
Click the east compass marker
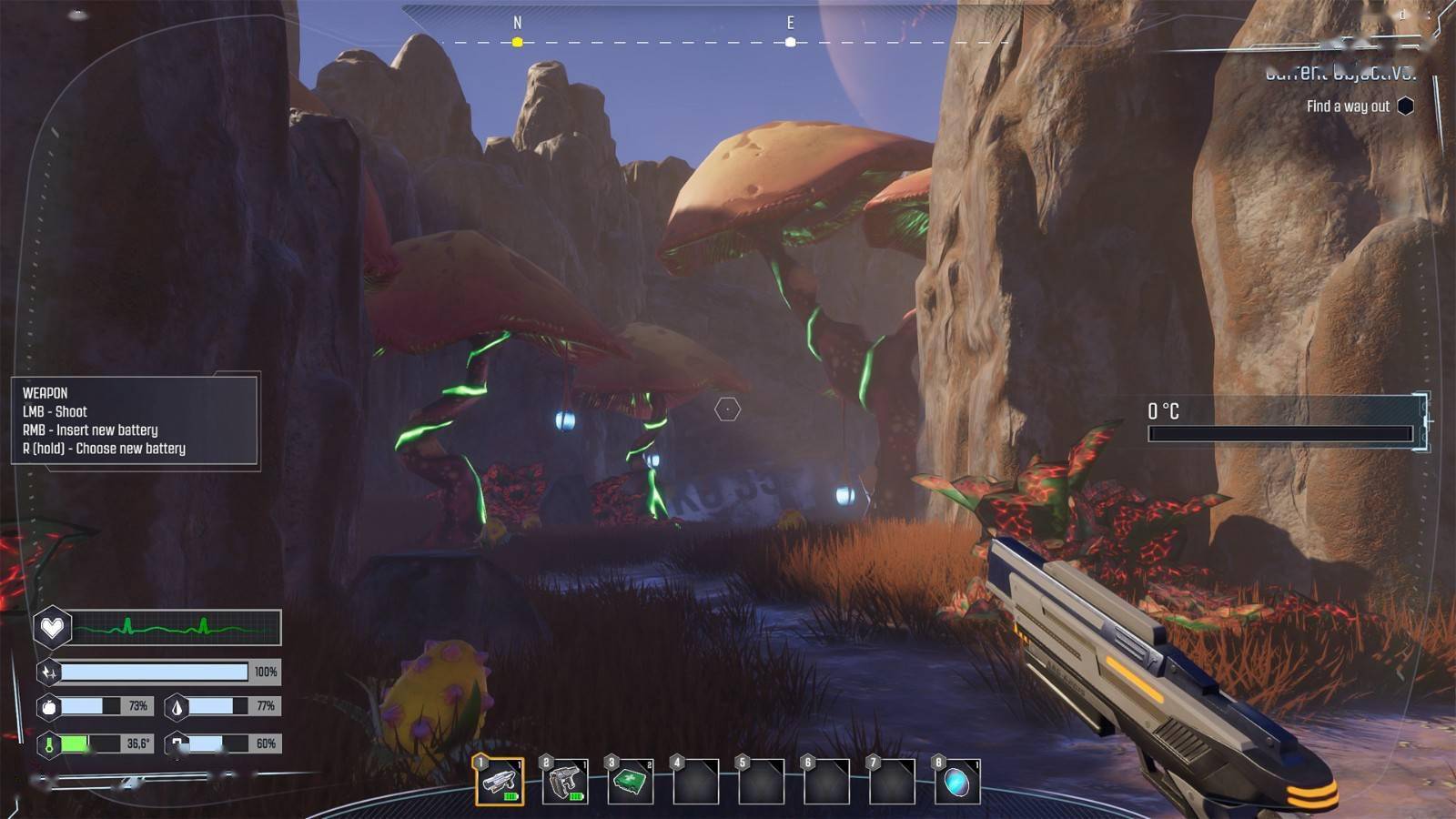pos(790,42)
